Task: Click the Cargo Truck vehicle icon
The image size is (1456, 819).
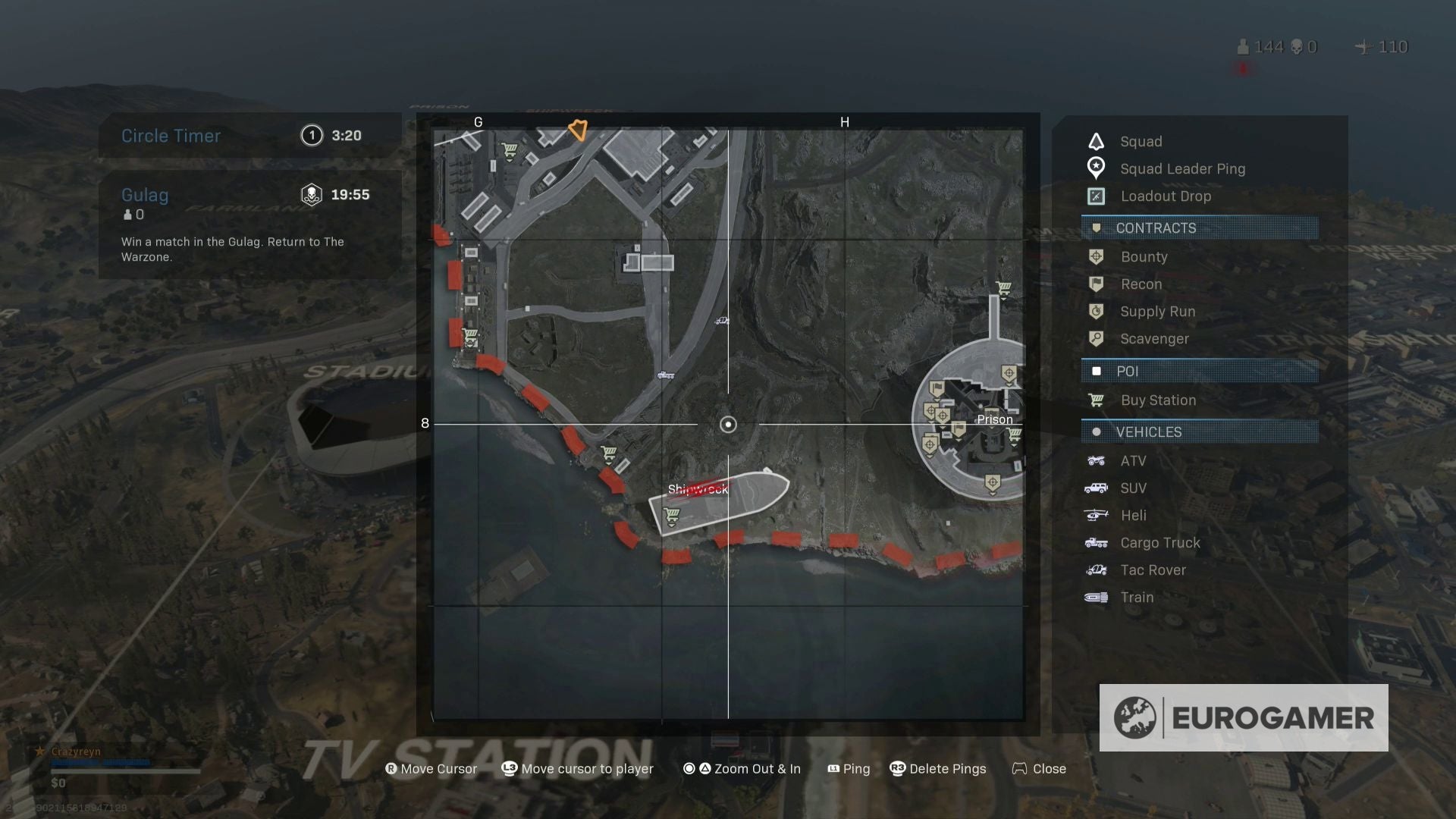Action: click(x=1097, y=542)
